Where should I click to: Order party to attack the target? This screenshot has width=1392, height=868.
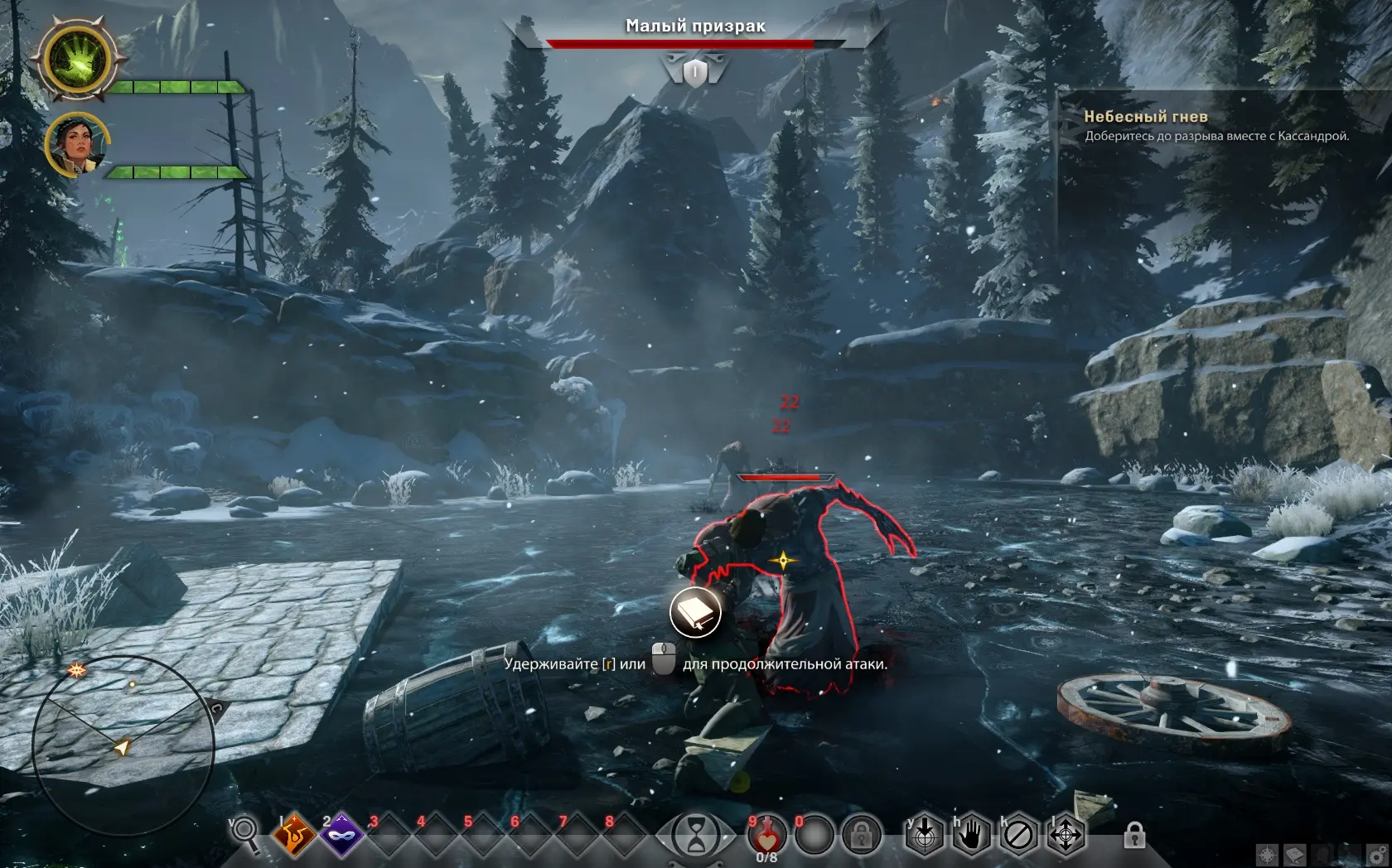tap(924, 837)
